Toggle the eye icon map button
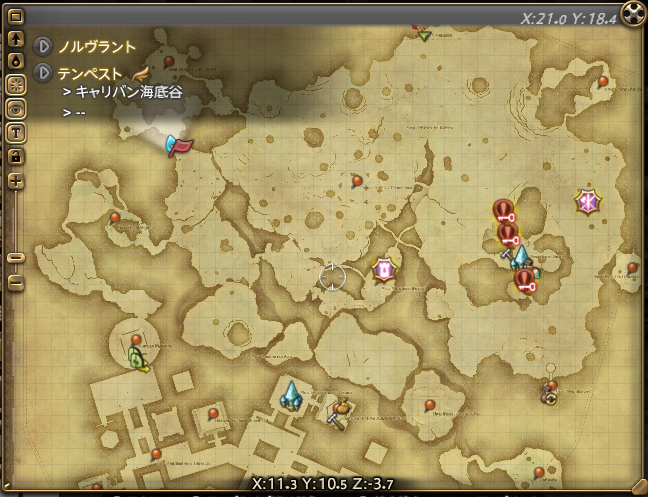This screenshot has height=497, width=648. (16, 108)
